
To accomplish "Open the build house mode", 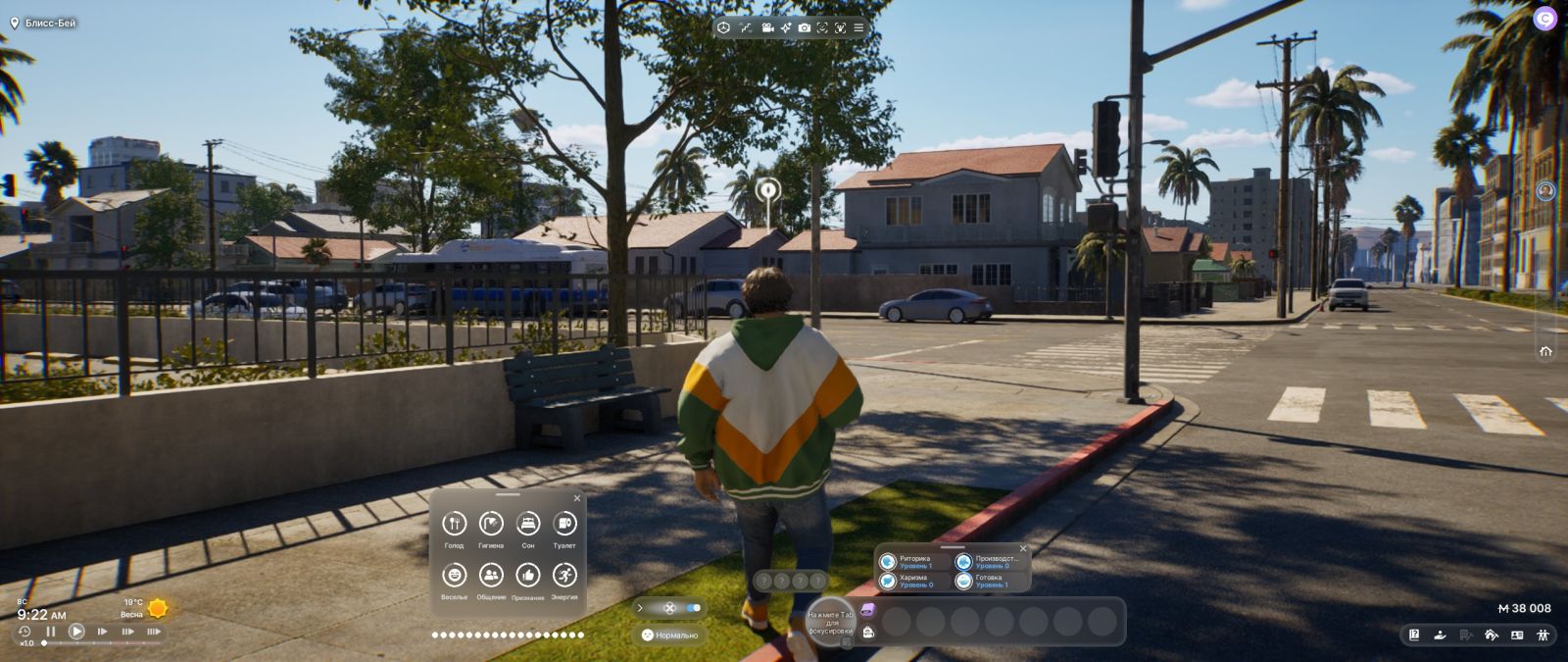I will 1492,636.
